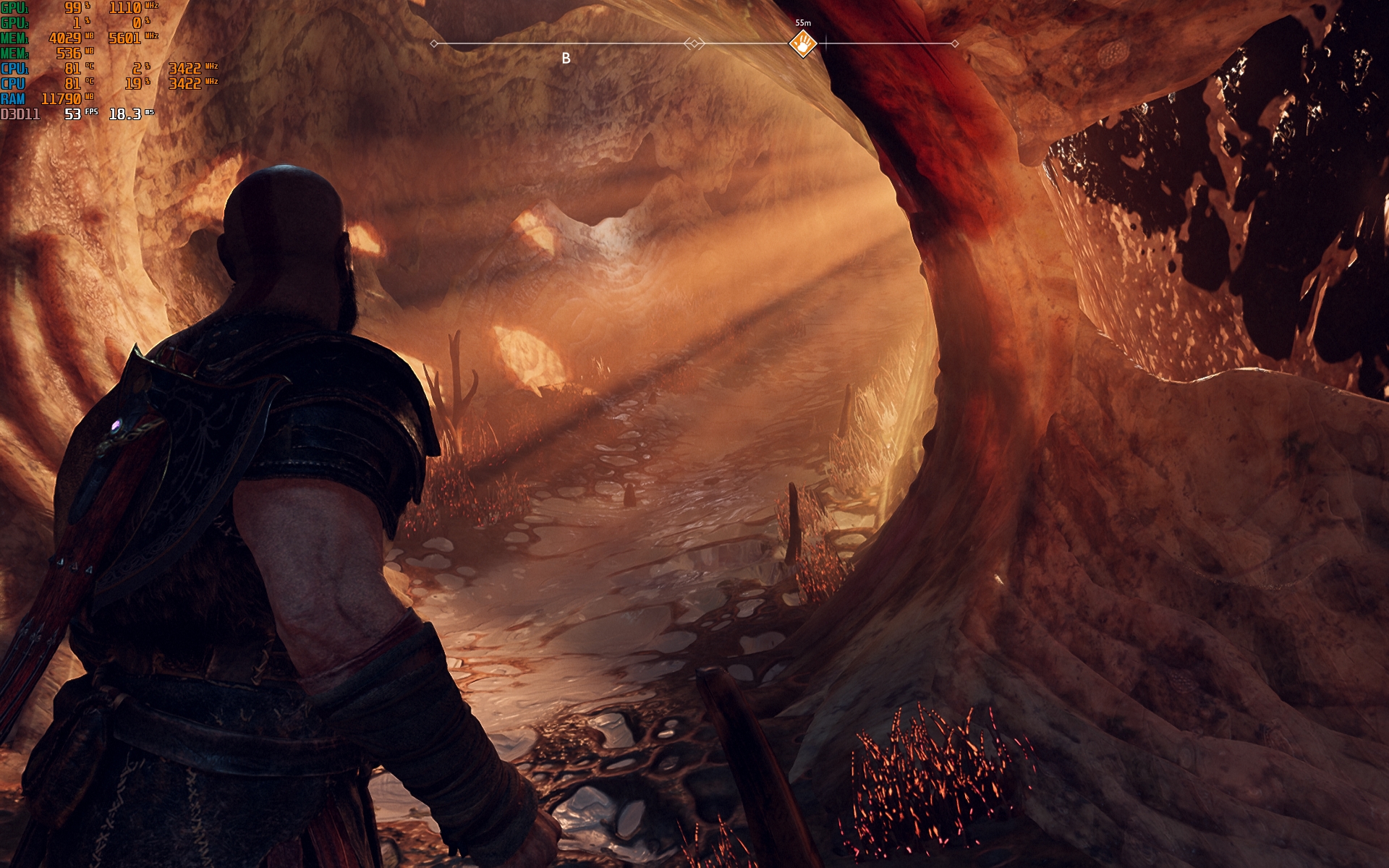Viewport: 1389px width, 868px height.
Task: Select the orange handprint objective marker
Action: click(803, 45)
